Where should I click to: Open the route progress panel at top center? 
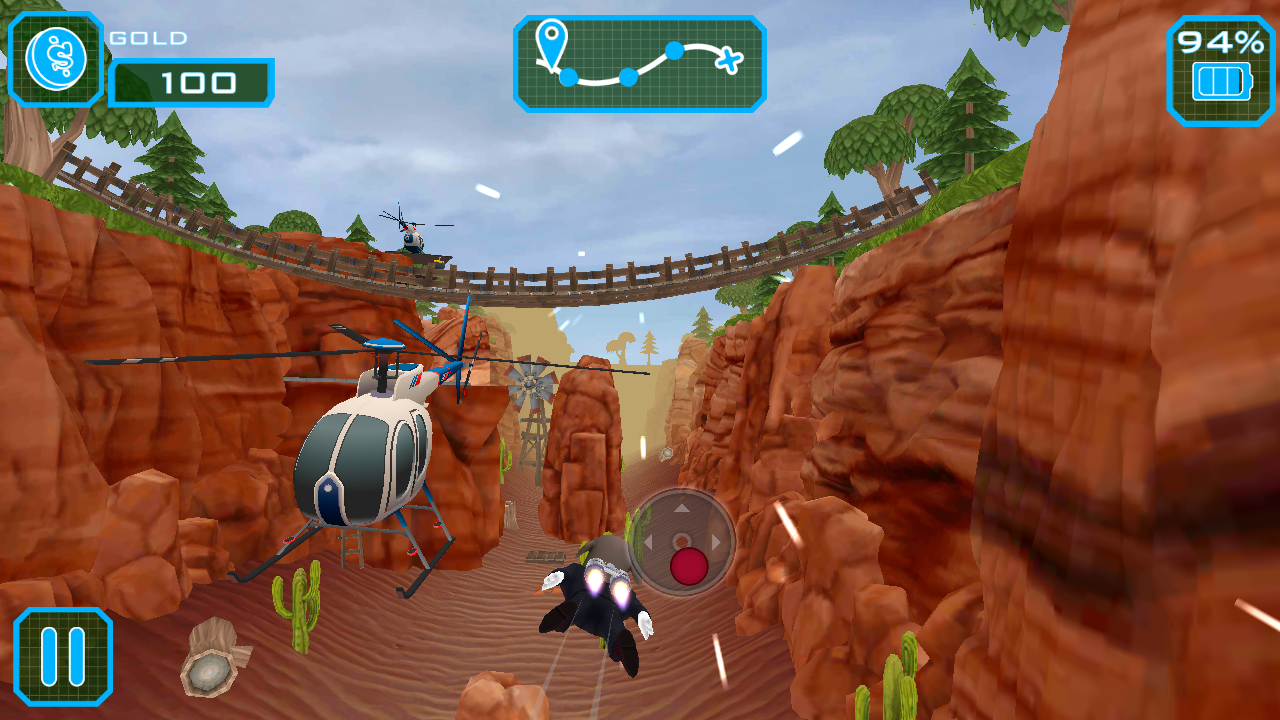click(640, 62)
